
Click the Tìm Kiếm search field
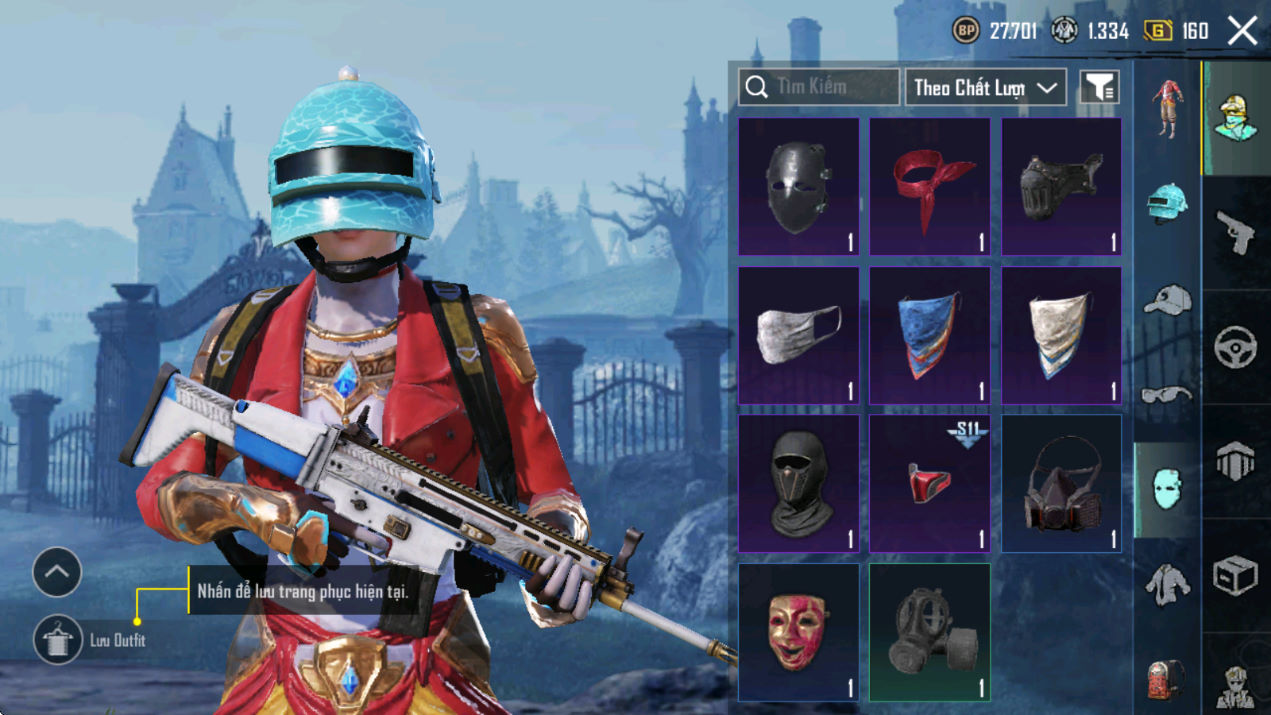(819, 87)
